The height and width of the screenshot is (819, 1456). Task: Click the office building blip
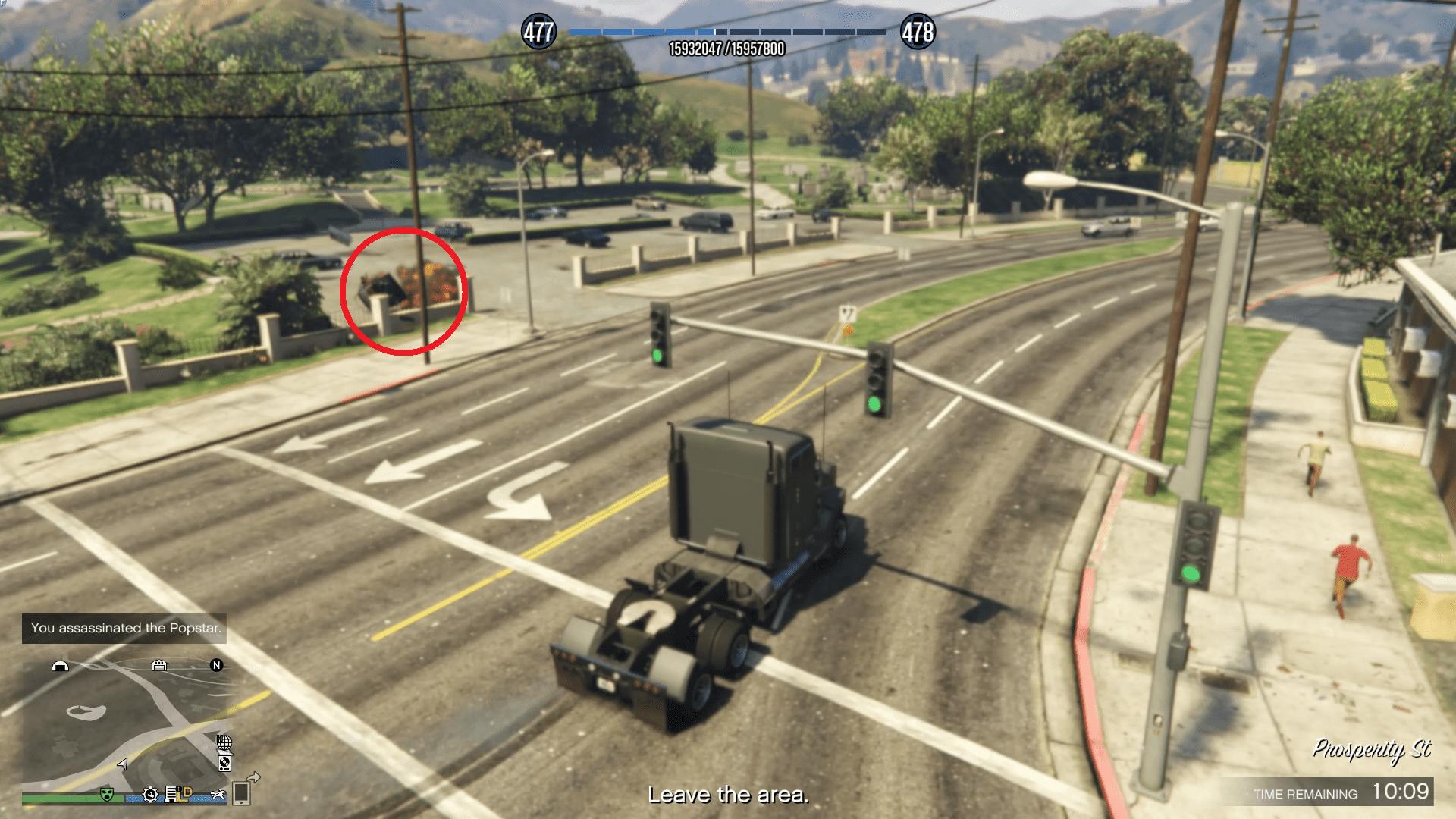(171, 795)
